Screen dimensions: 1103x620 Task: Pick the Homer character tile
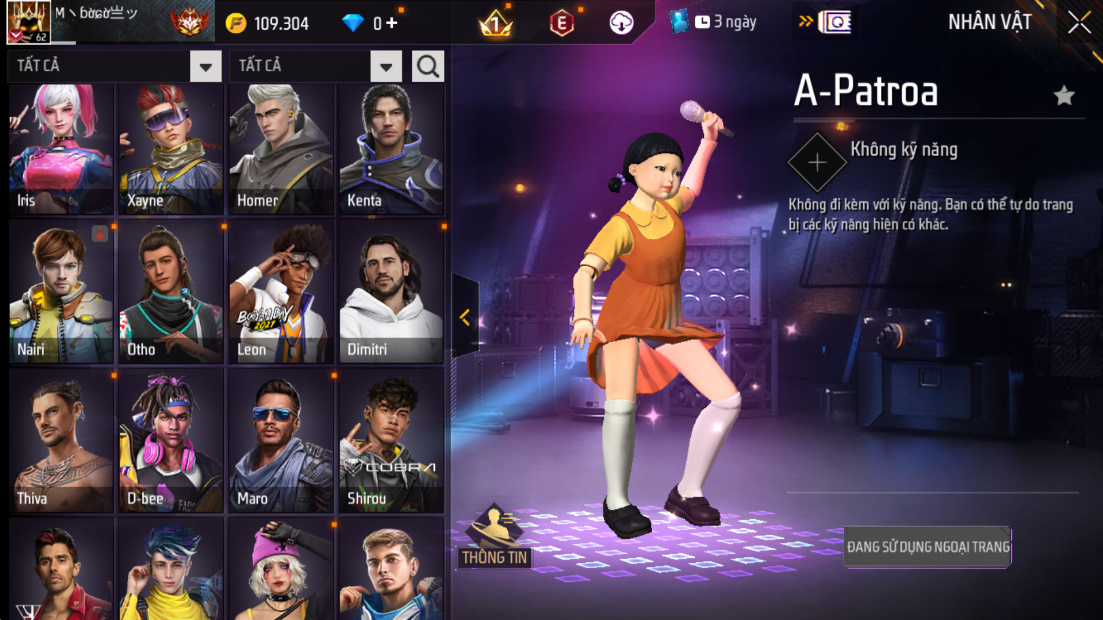point(280,148)
